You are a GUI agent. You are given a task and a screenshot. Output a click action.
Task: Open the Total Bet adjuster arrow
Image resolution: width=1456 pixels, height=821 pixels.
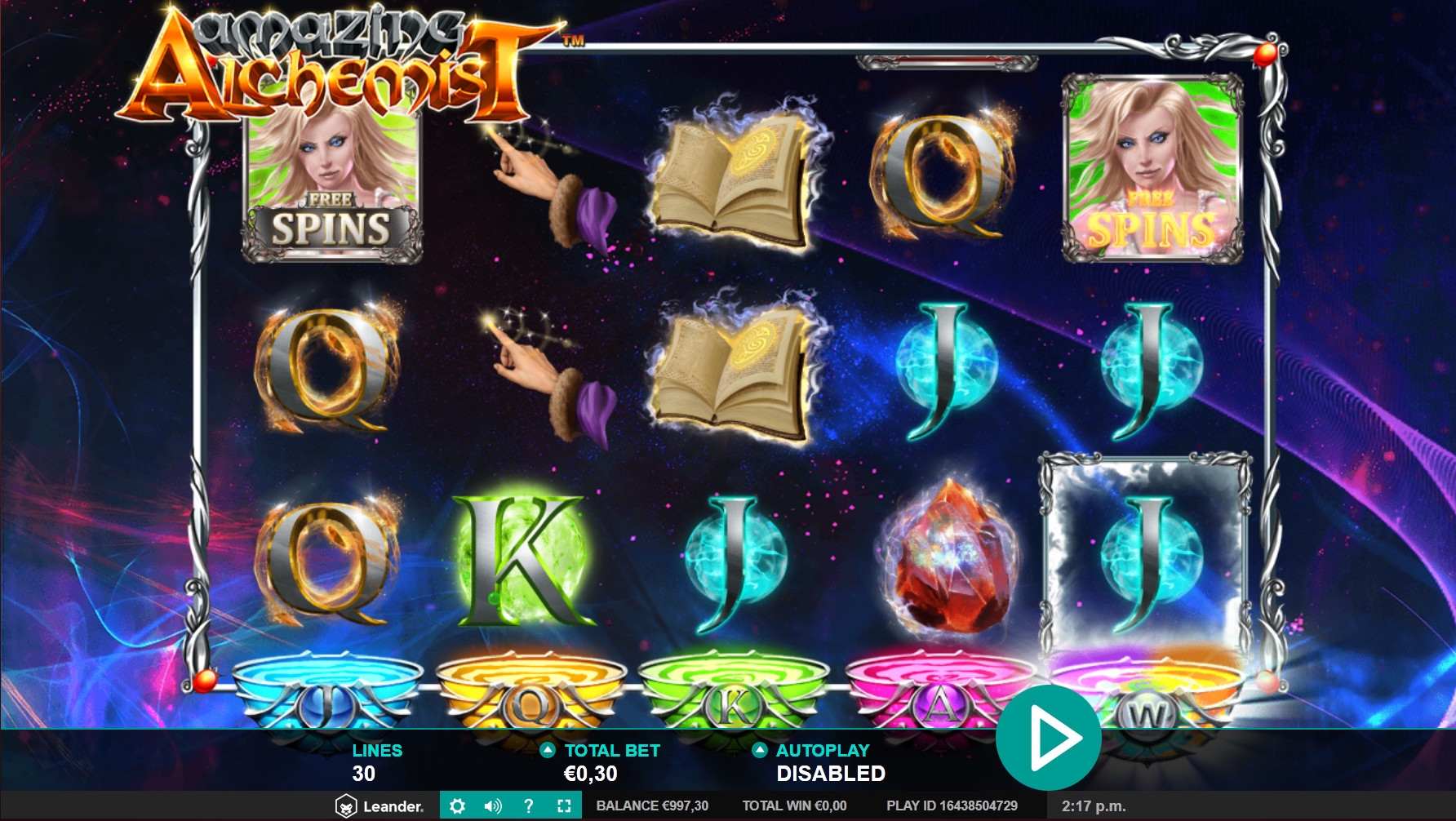(548, 750)
